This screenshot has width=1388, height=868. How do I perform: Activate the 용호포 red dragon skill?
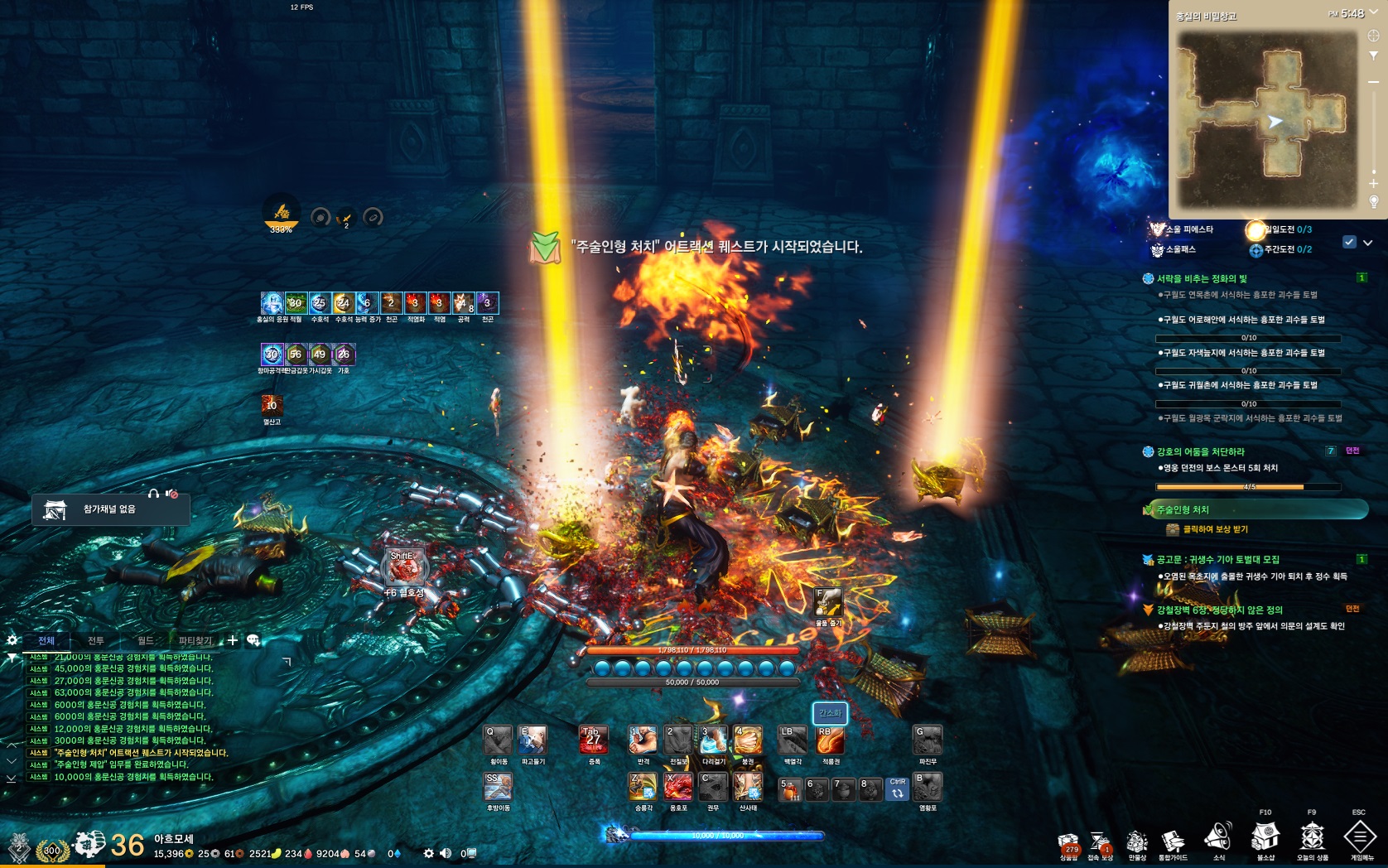pyautogui.click(x=677, y=787)
